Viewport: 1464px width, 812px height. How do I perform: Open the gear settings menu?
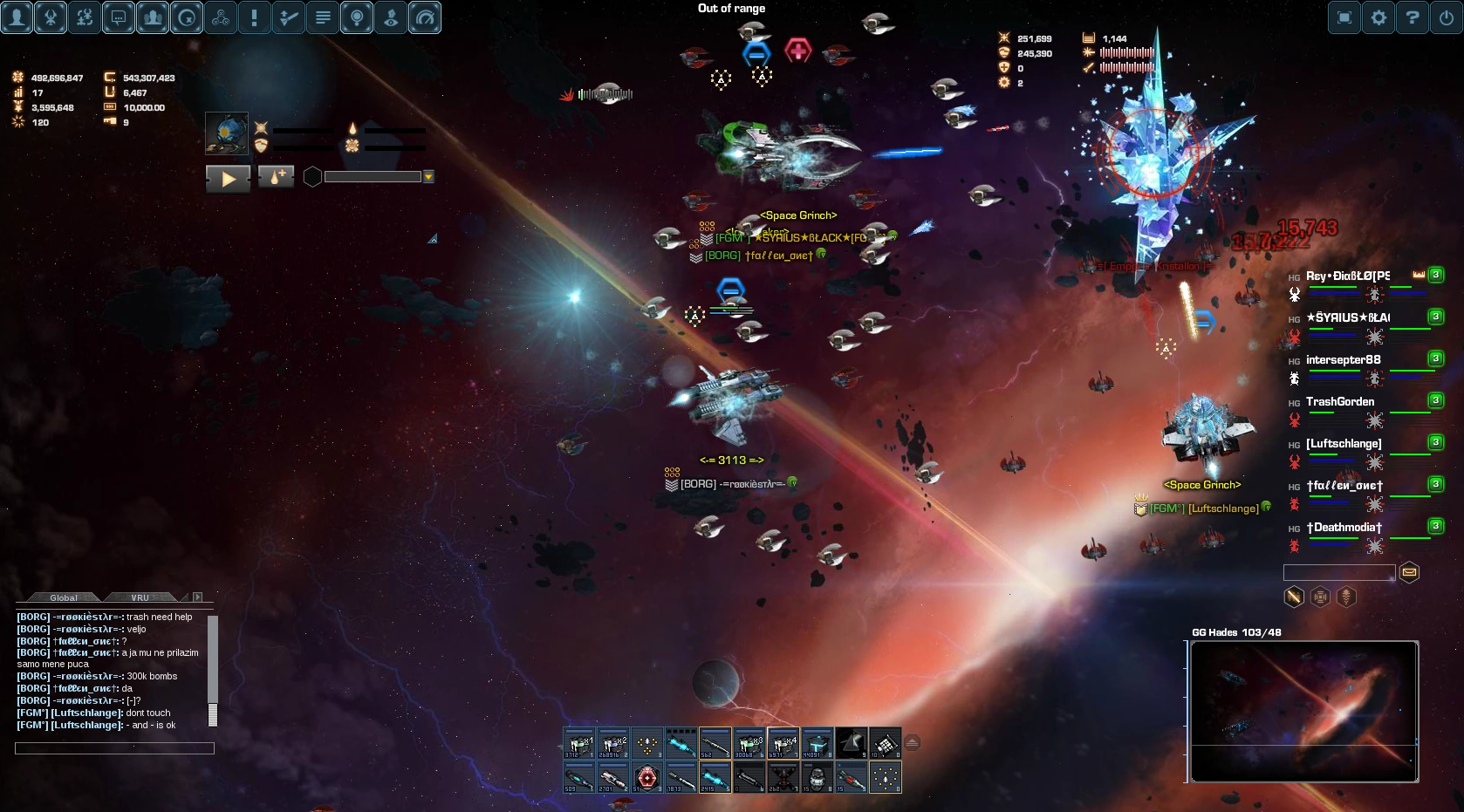click(x=1378, y=17)
